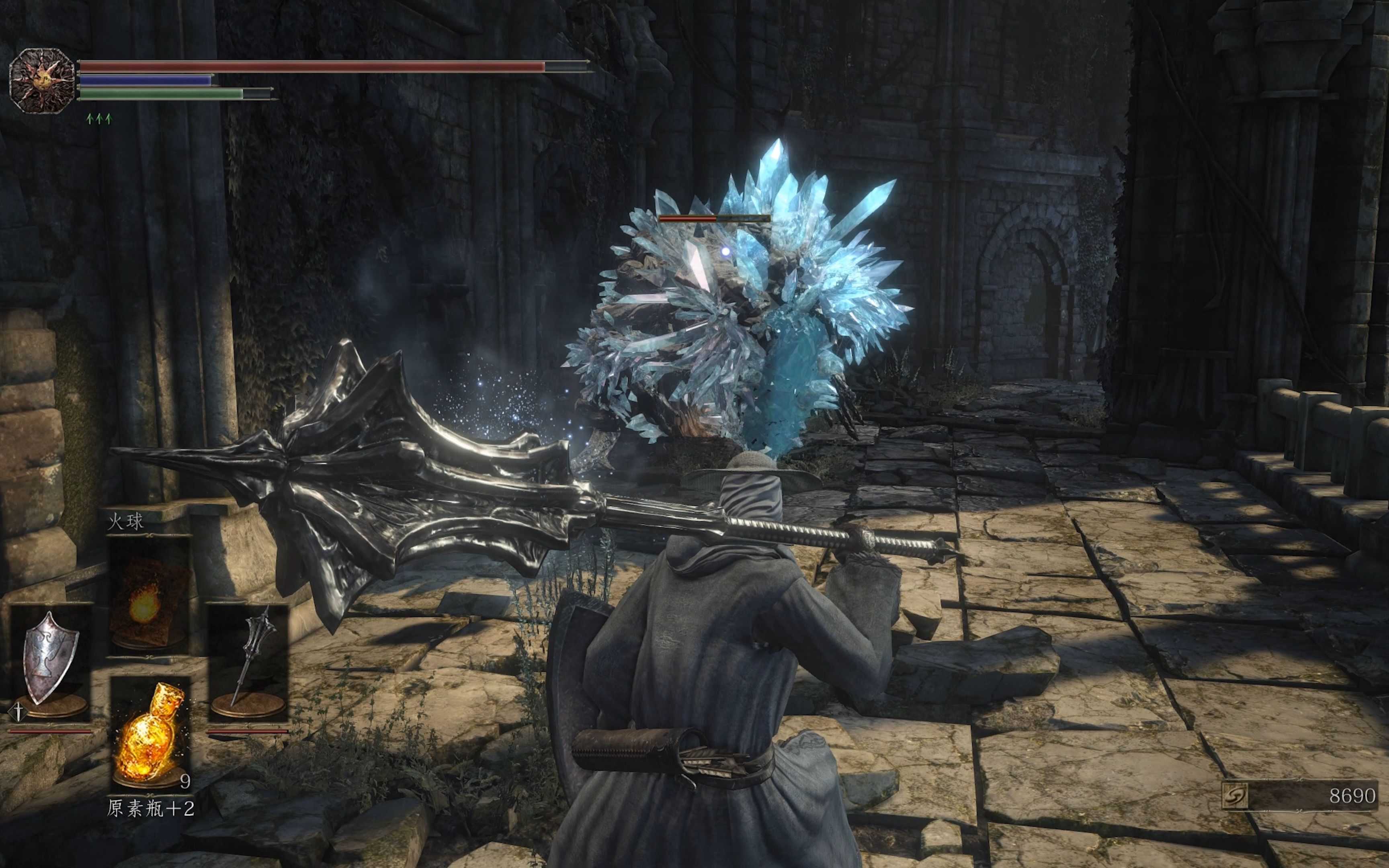Screen dimensions: 1389x868
Task: Click the green arrows buff status icon
Action: (99, 119)
